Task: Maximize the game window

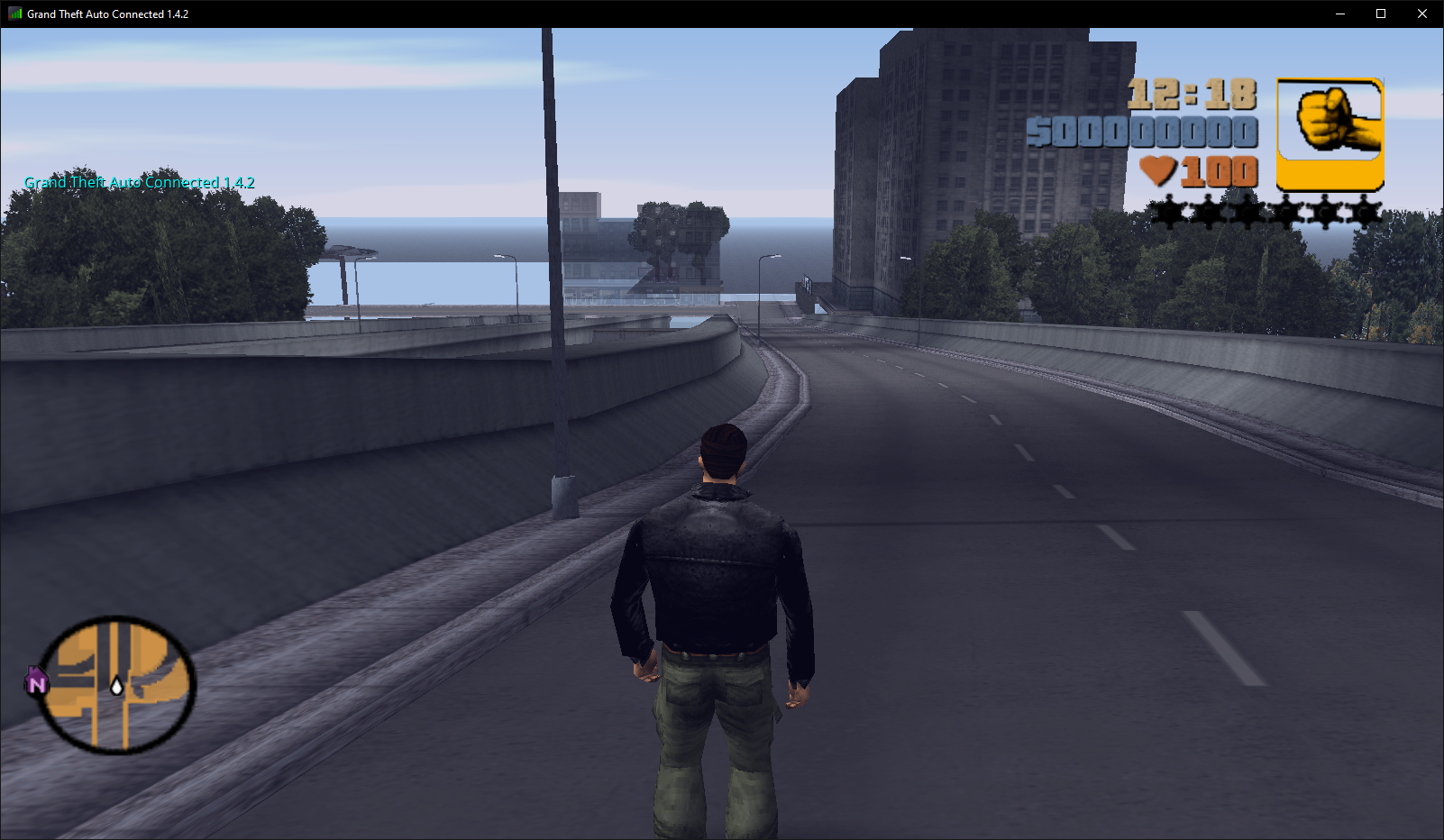Action: coord(1381,14)
